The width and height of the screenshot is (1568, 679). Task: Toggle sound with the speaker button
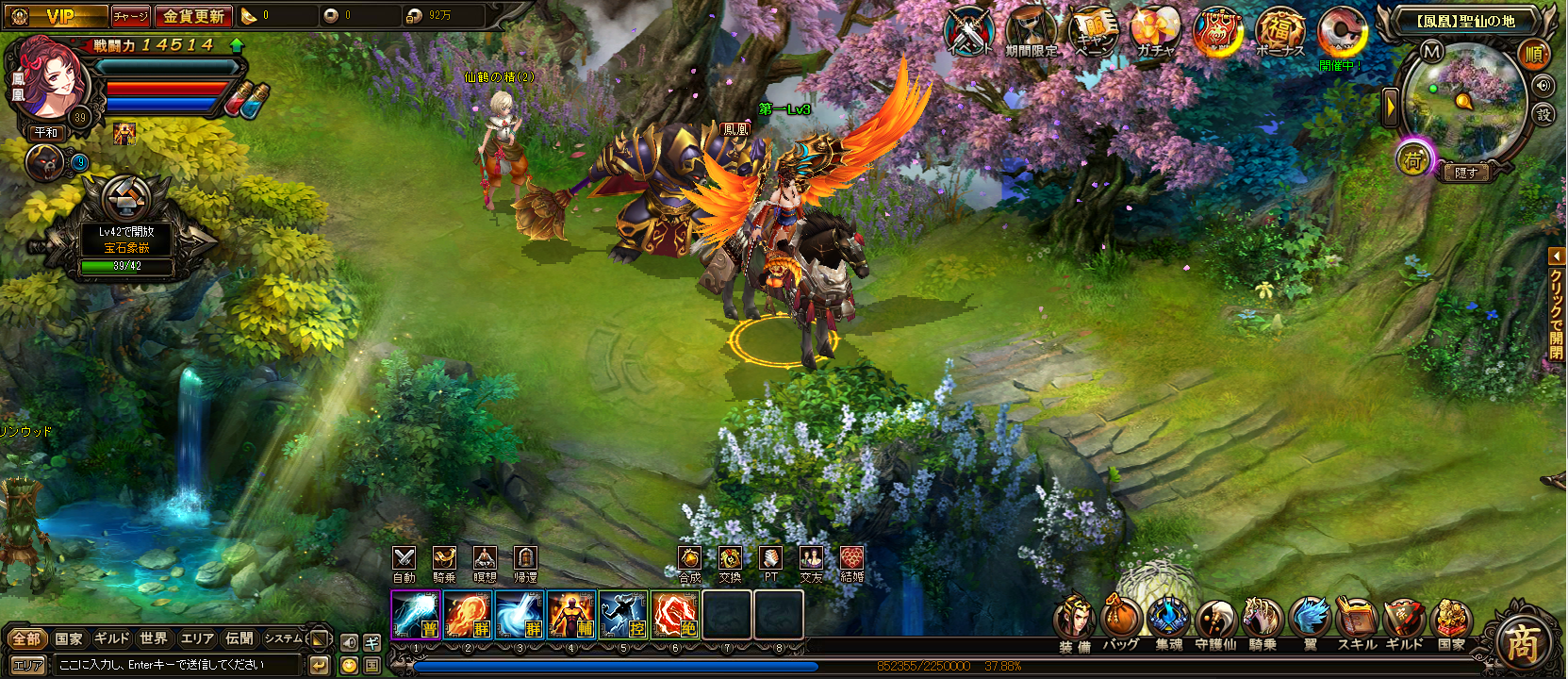(1543, 86)
